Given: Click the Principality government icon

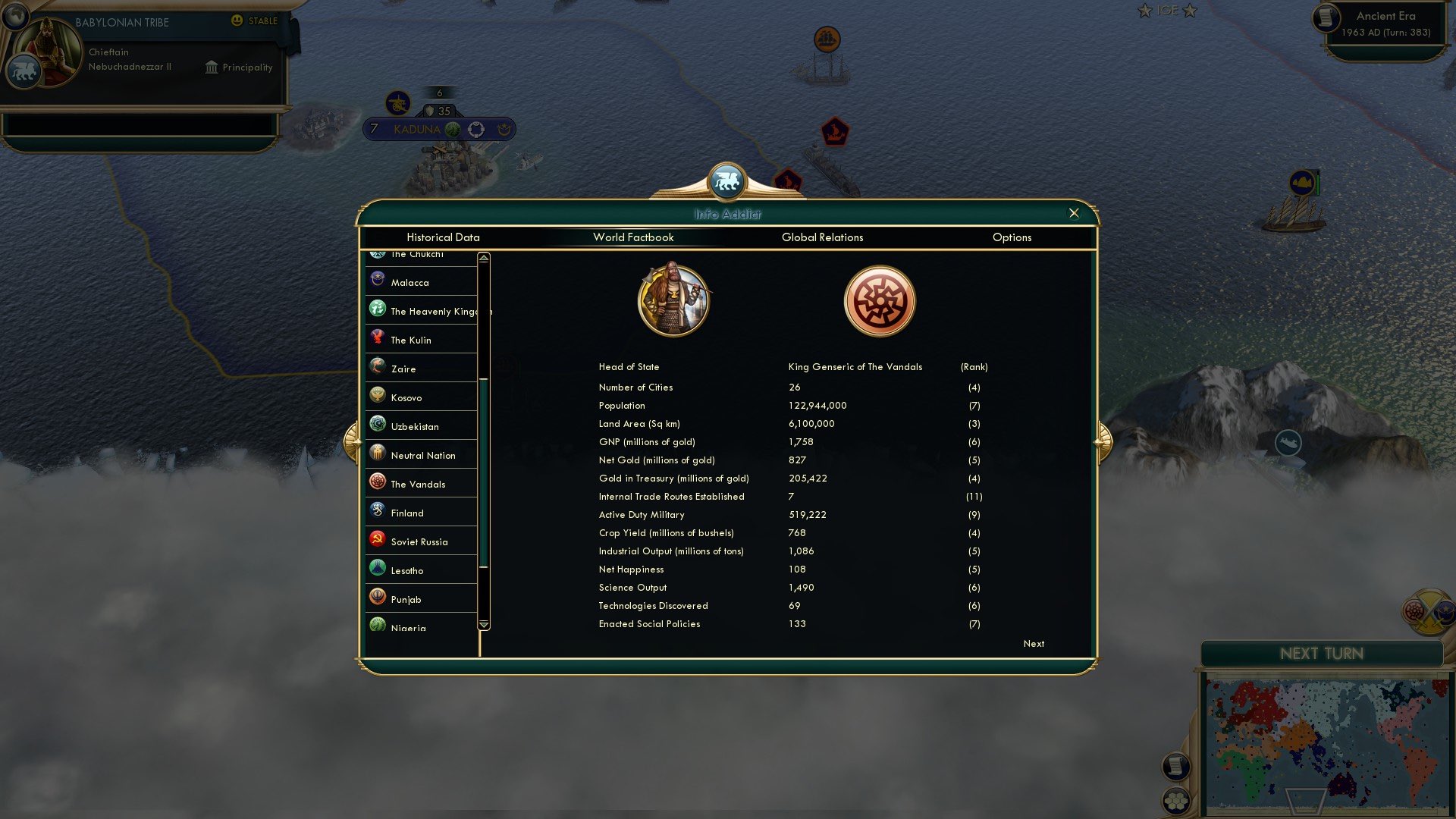Looking at the screenshot, I should [210, 67].
